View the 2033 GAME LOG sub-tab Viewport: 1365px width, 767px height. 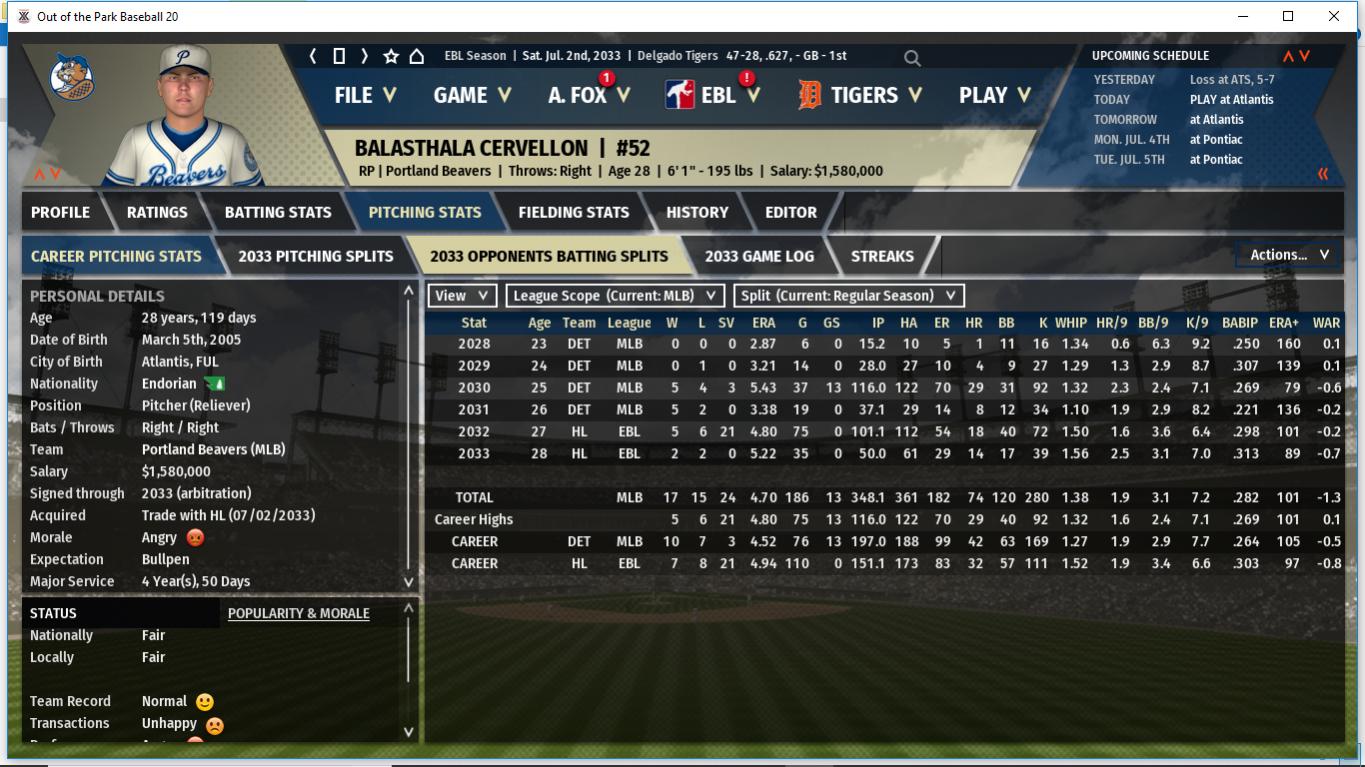tap(759, 256)
